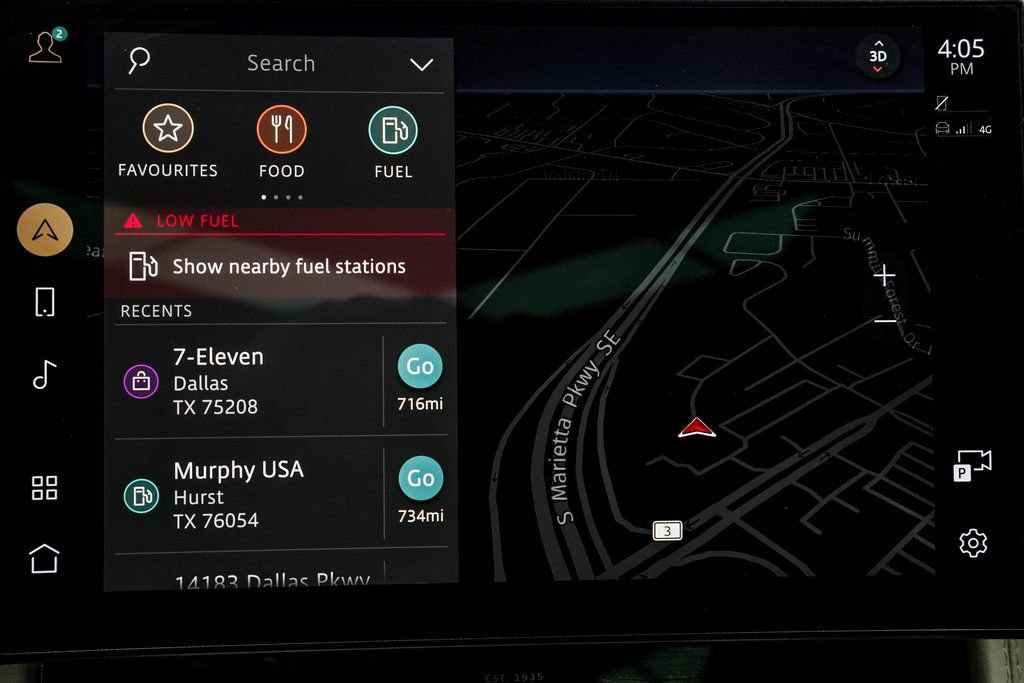Start navigation to 7-Eleven with Go
This screenshot has height=683, width=1024.
tap(420, 367)
